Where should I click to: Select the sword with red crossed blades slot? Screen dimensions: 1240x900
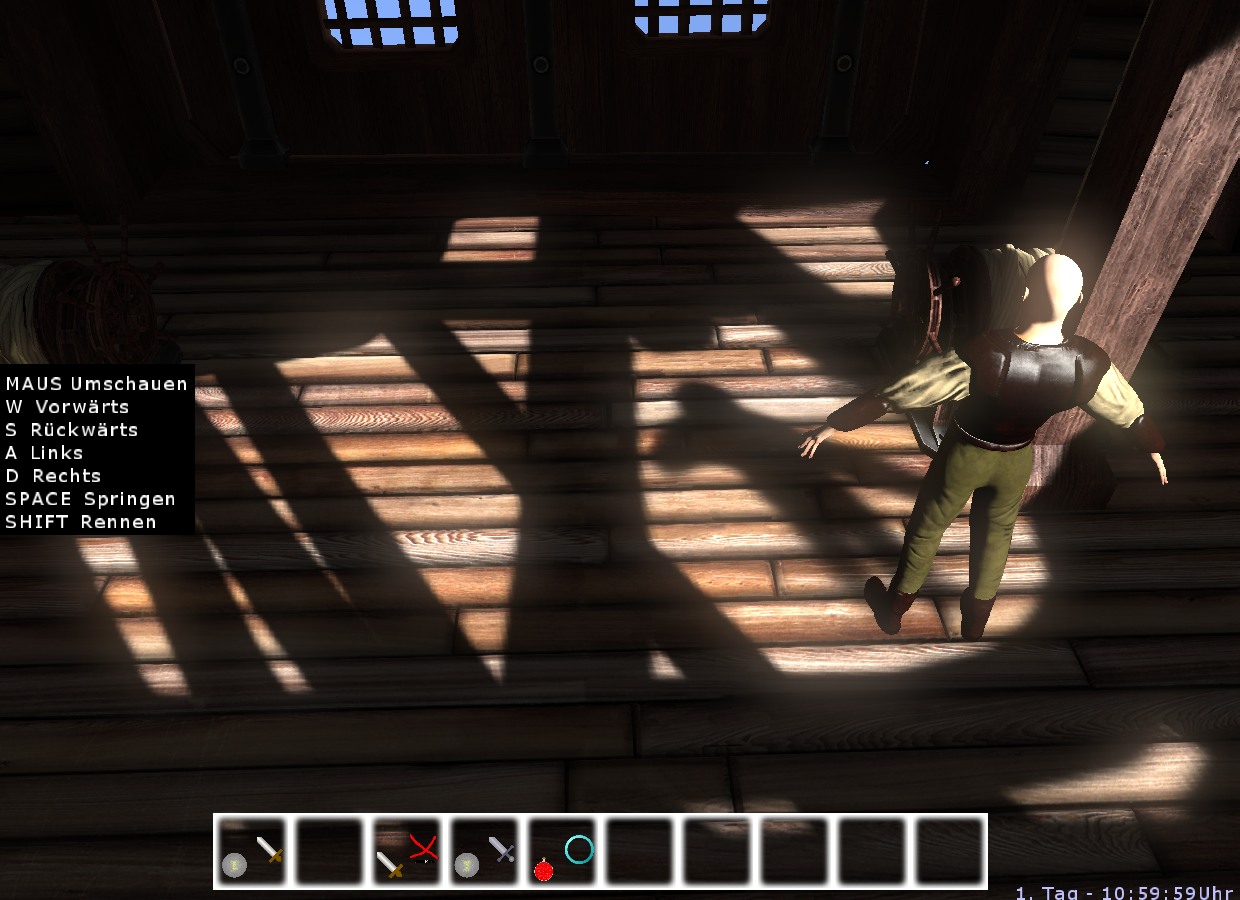tap(408, 852)
